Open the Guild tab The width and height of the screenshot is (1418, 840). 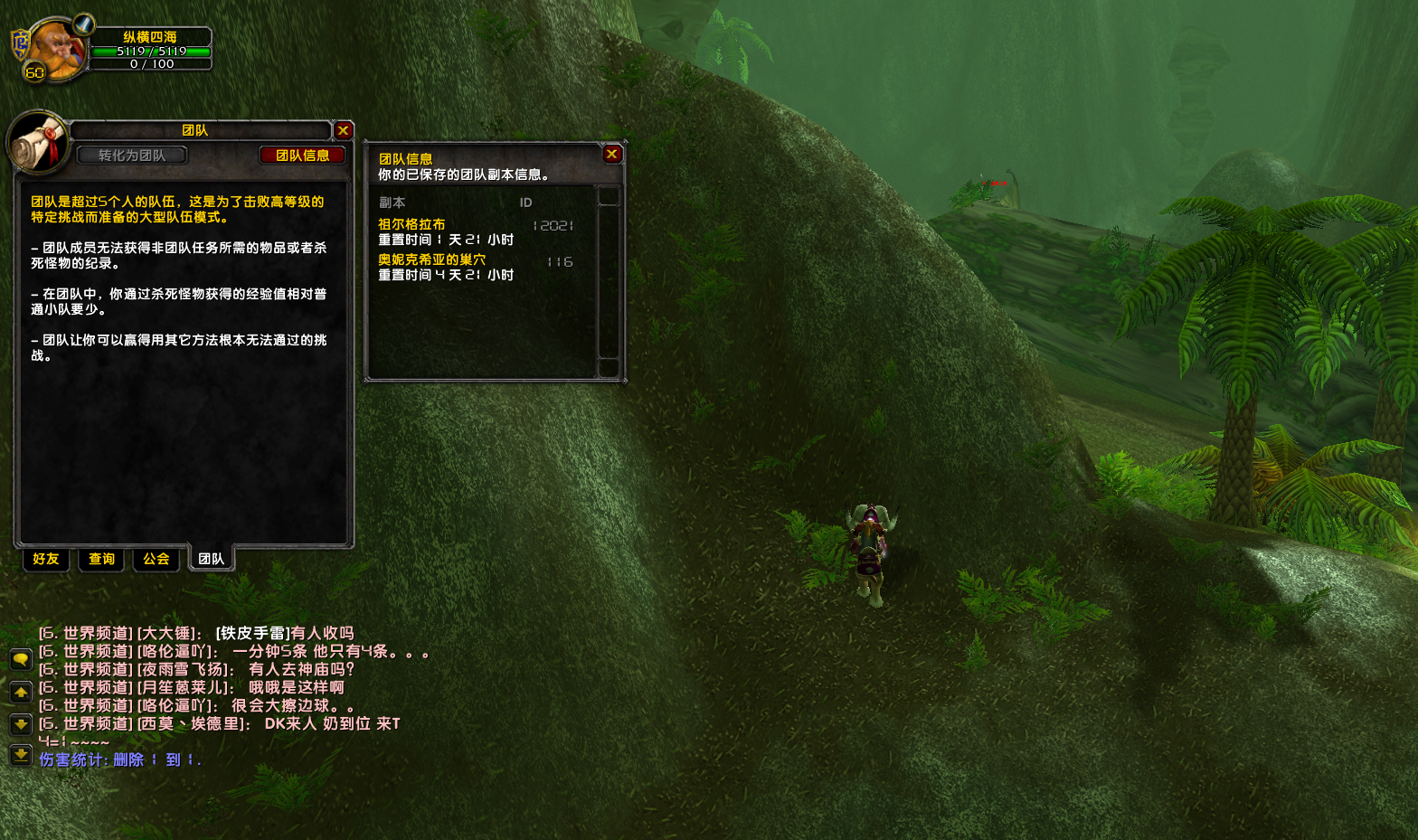[x=156, y=559]
